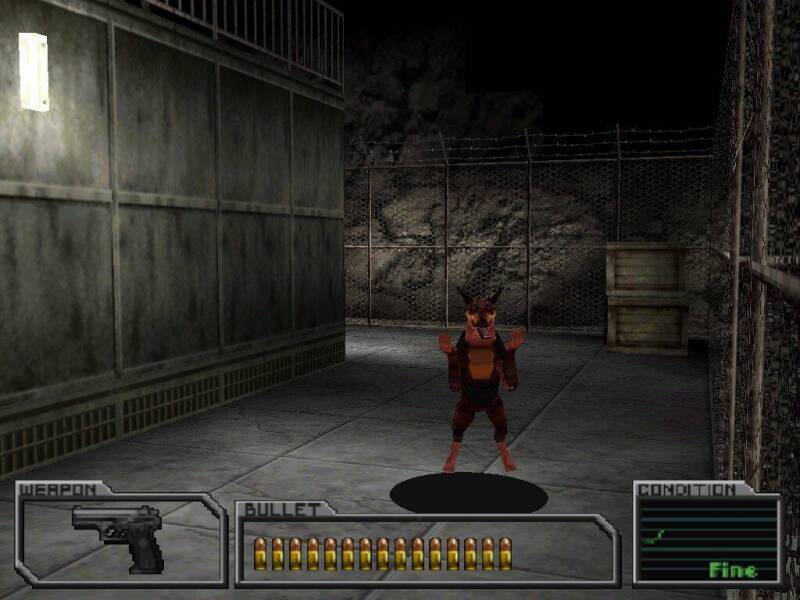Select the handgun in the Weapon panel
Viewport: 800px width, 600px height.
pos(120,535)
